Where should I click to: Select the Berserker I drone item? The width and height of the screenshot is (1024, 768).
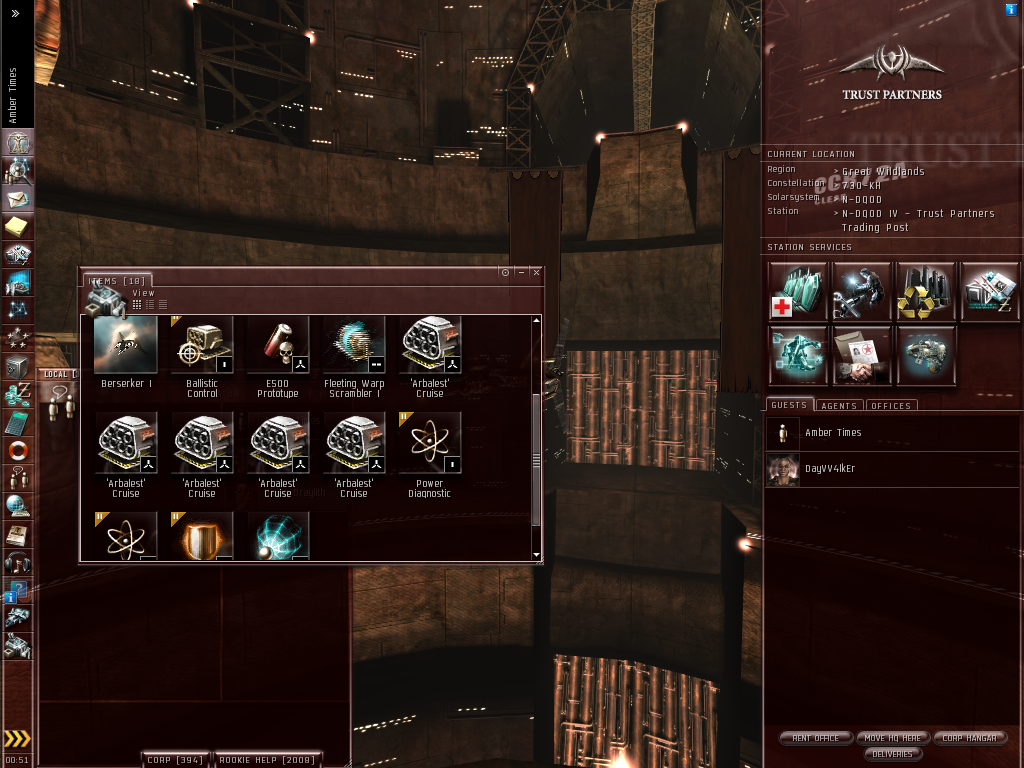pyautogui.click(x=126, y=346)
